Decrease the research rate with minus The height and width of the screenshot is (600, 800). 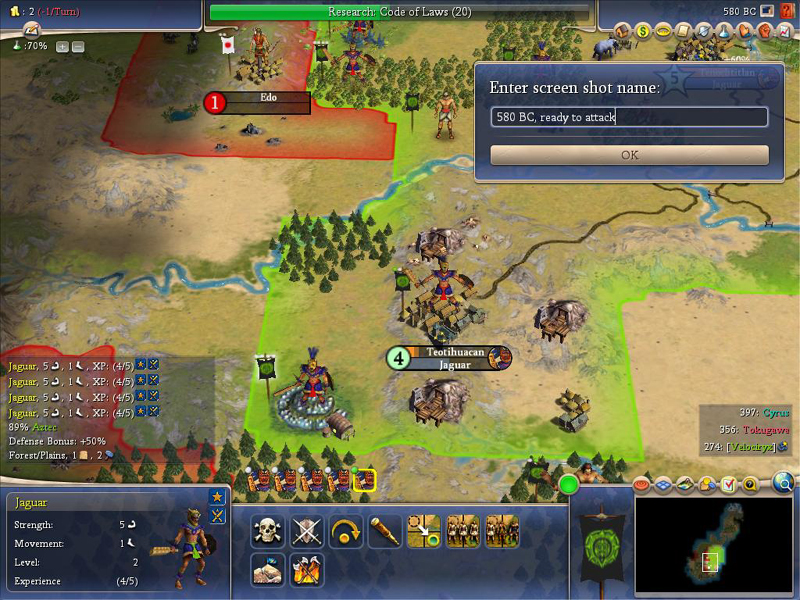[78, 46]
